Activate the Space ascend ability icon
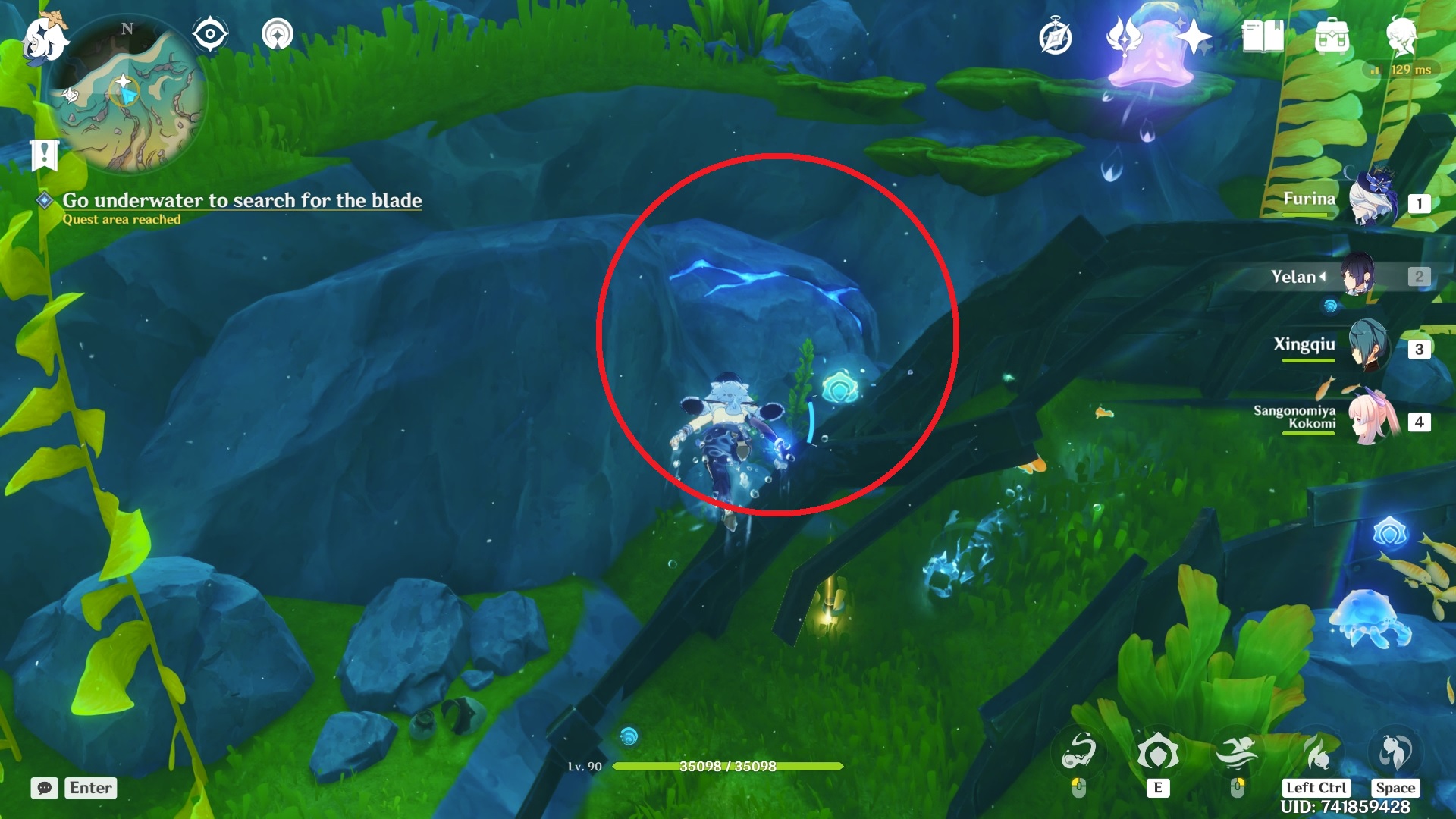Image resolution: width=1456 pixels, height=819 pixels. click(x=1395, y=754)
